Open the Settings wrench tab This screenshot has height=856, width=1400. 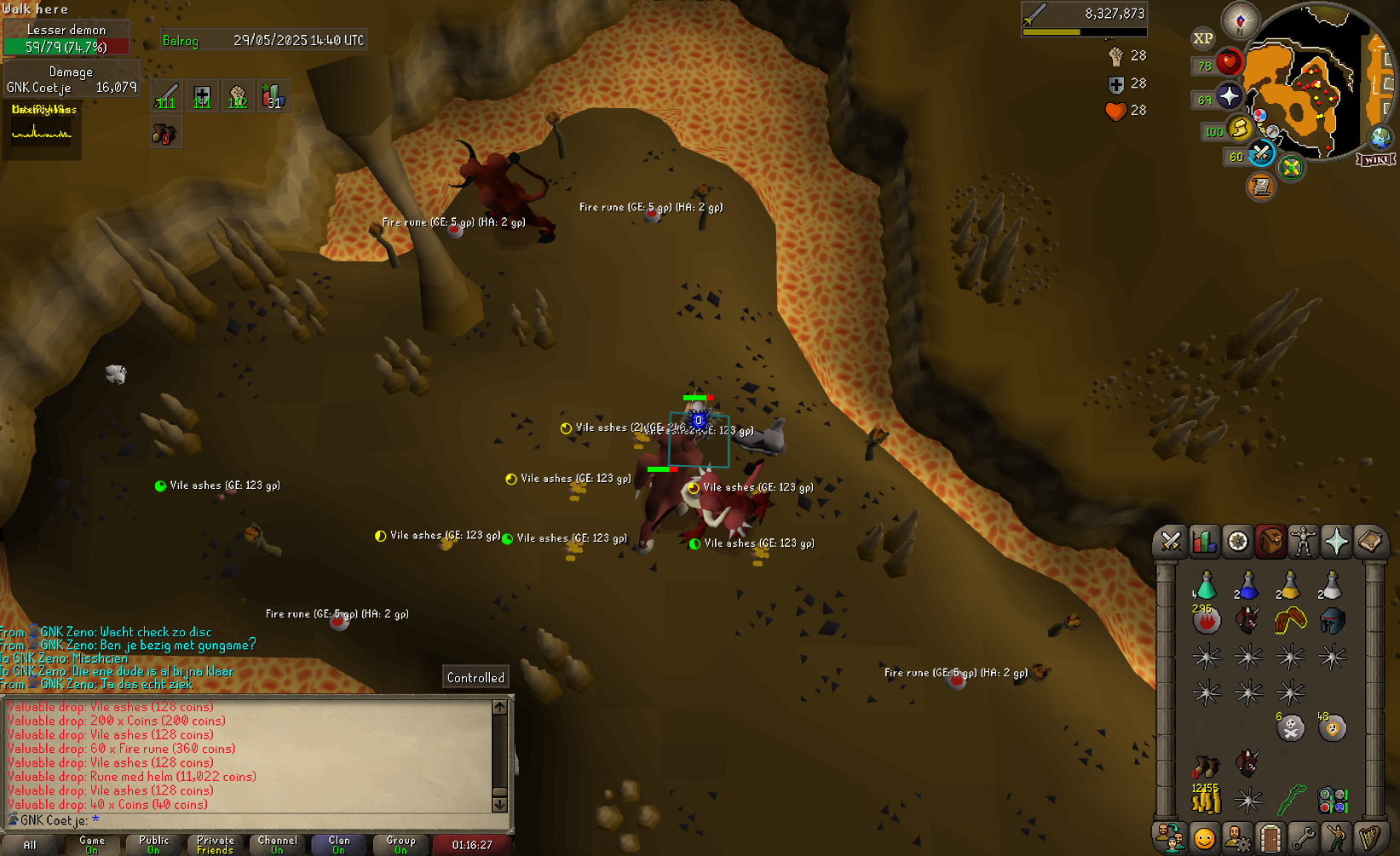point(1303,839)
